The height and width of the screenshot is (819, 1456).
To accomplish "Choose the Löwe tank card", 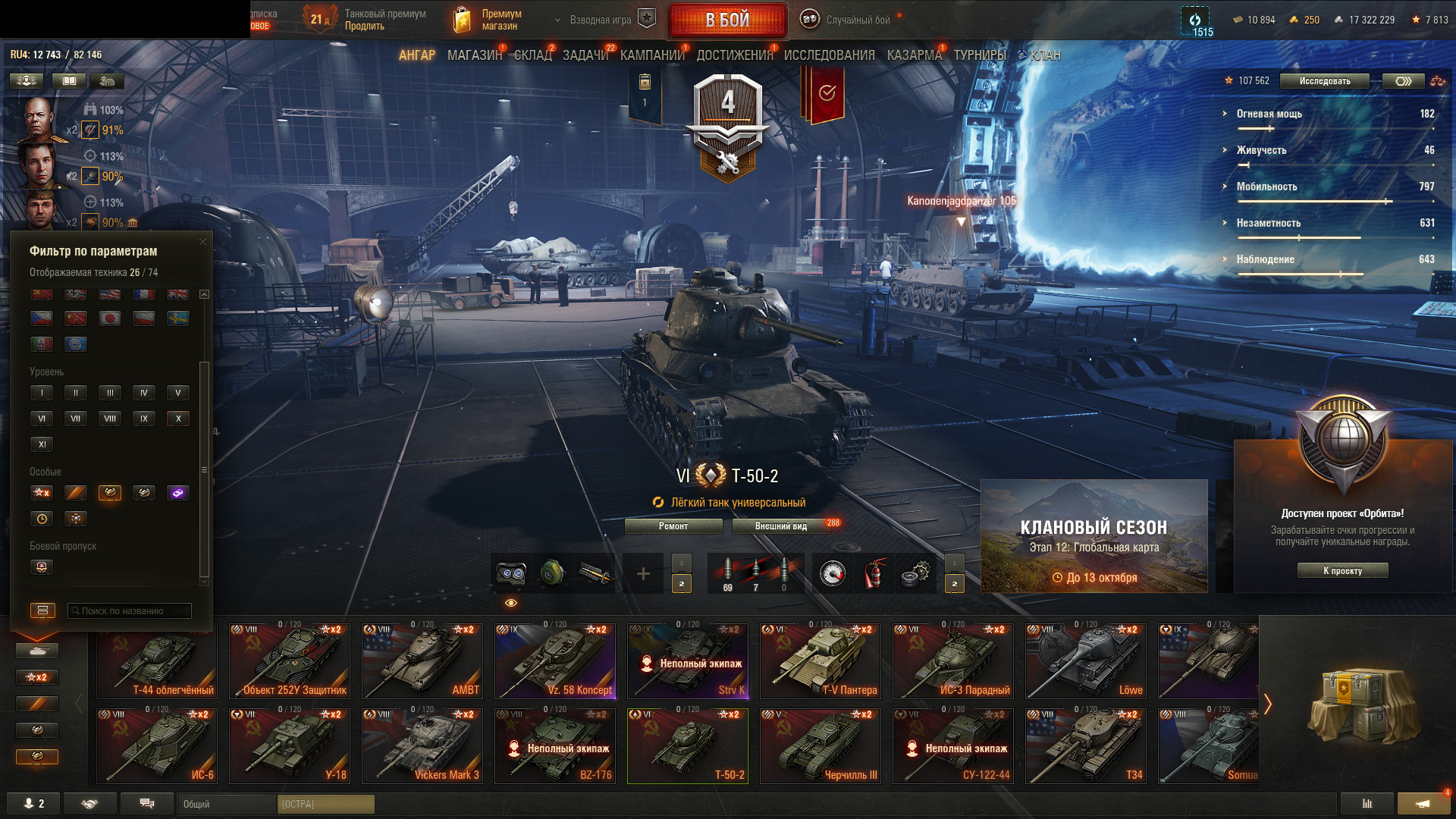I will [x=1086, y=661].
